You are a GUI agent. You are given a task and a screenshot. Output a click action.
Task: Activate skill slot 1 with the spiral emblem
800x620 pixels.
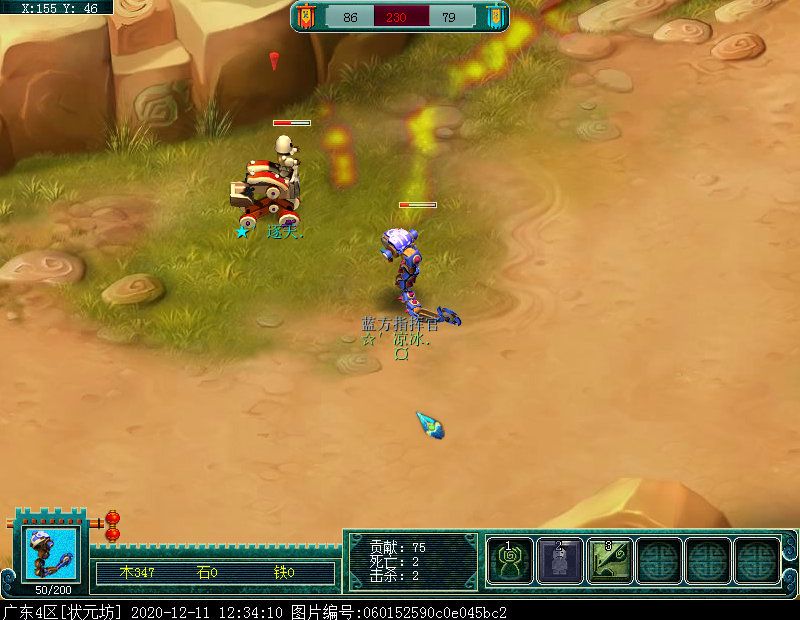click(x=510, y=561)
